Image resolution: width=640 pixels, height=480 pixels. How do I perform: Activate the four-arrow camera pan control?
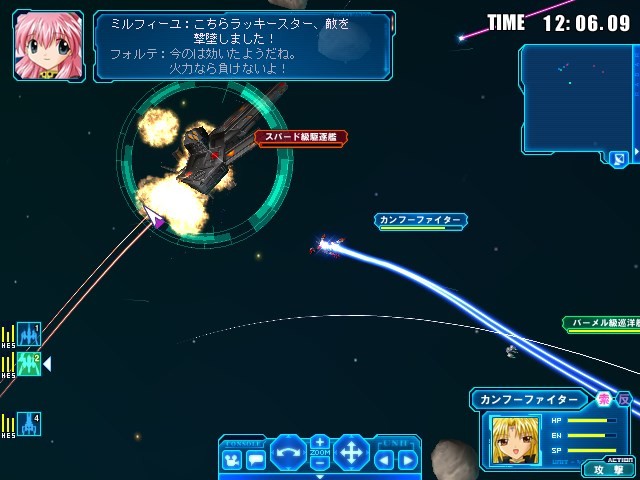click(x=351, y=453)
